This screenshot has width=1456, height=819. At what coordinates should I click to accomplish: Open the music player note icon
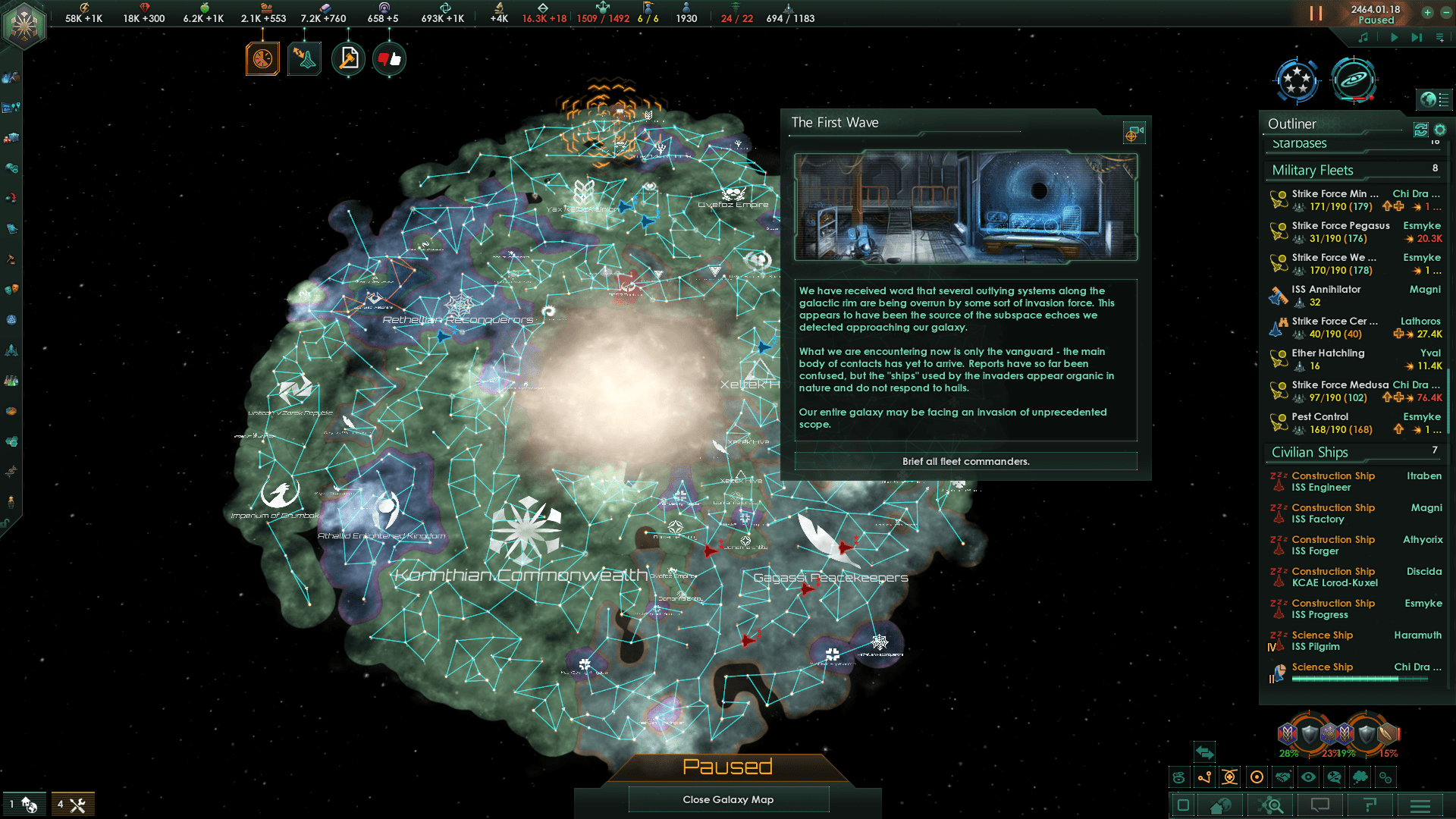coord(1363,37)
